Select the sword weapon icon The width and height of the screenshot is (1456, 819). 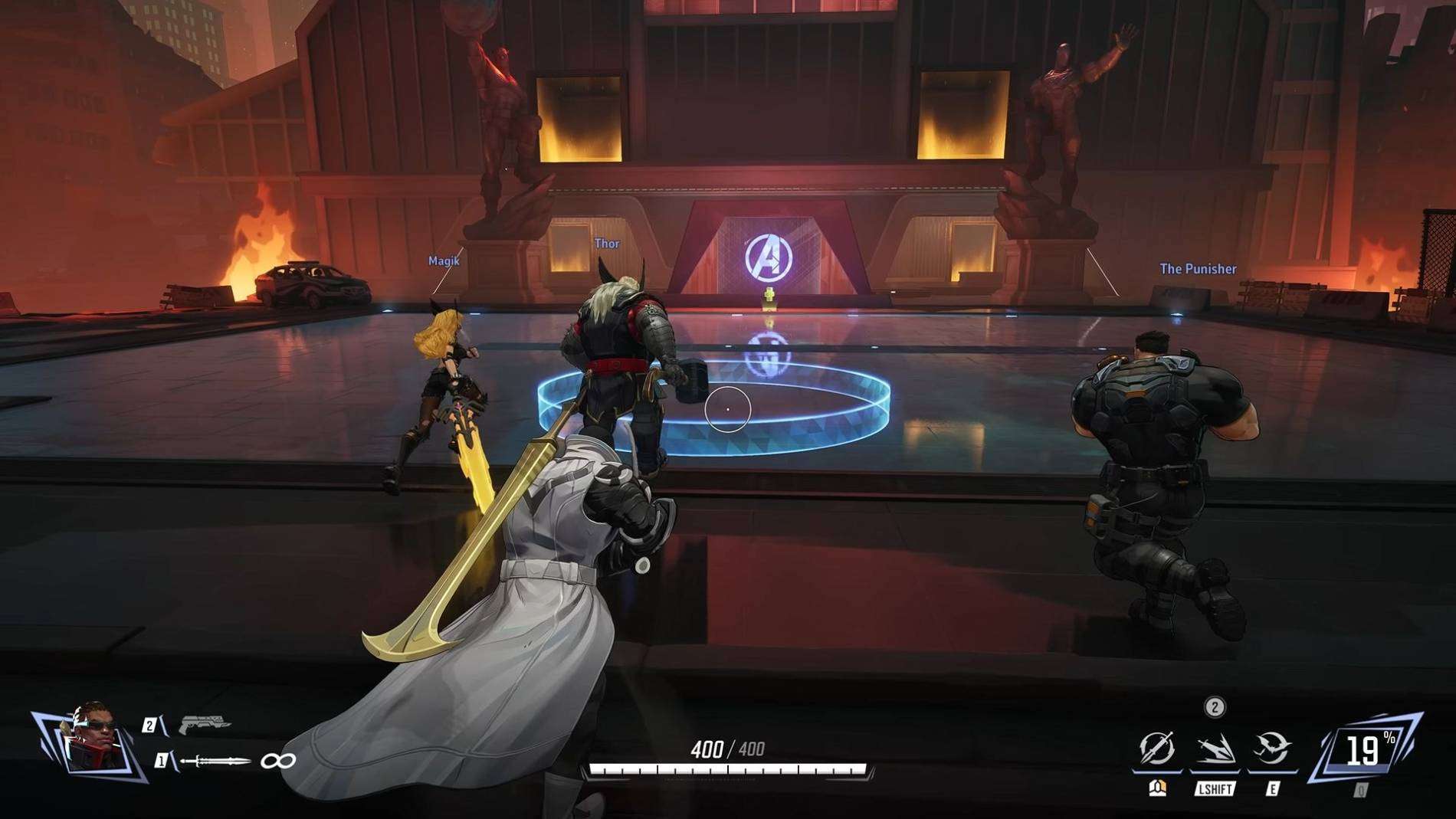(x=215, y=761)
